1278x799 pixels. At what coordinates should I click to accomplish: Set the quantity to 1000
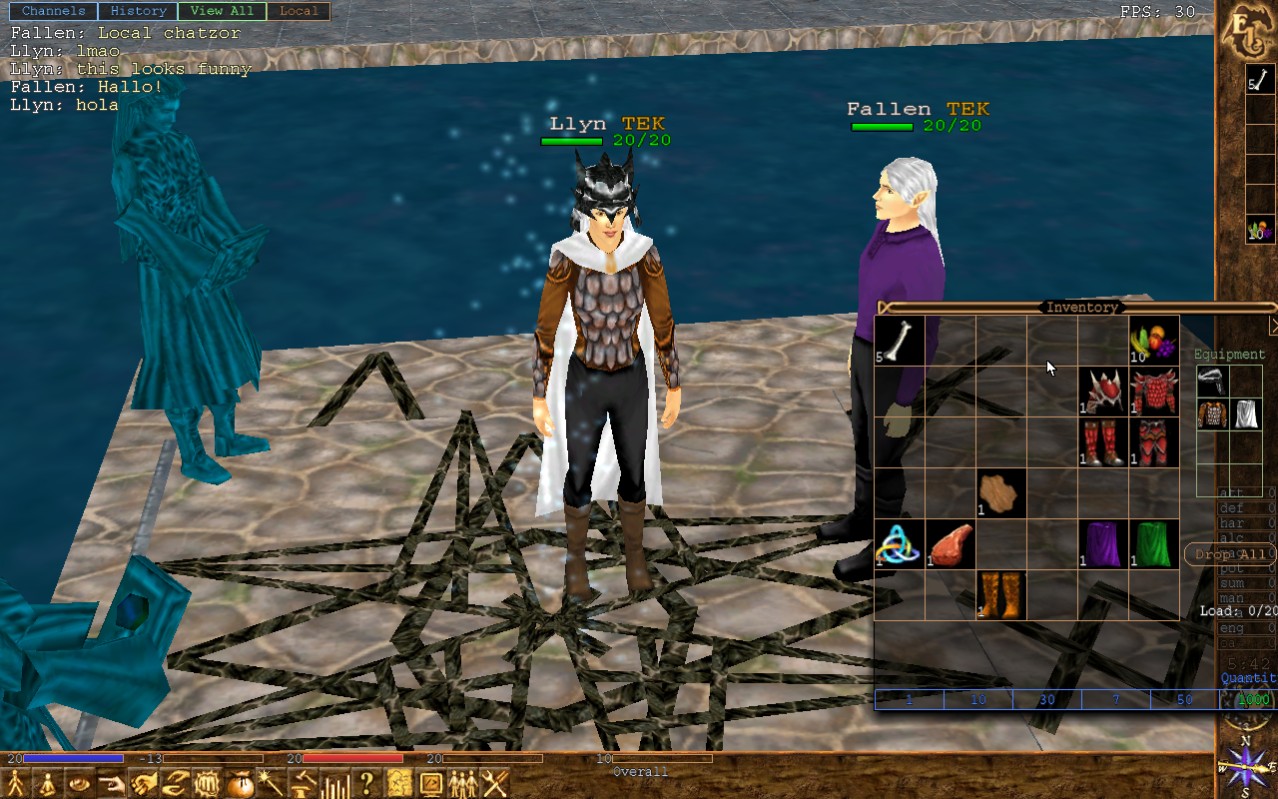click(1254, 699)
